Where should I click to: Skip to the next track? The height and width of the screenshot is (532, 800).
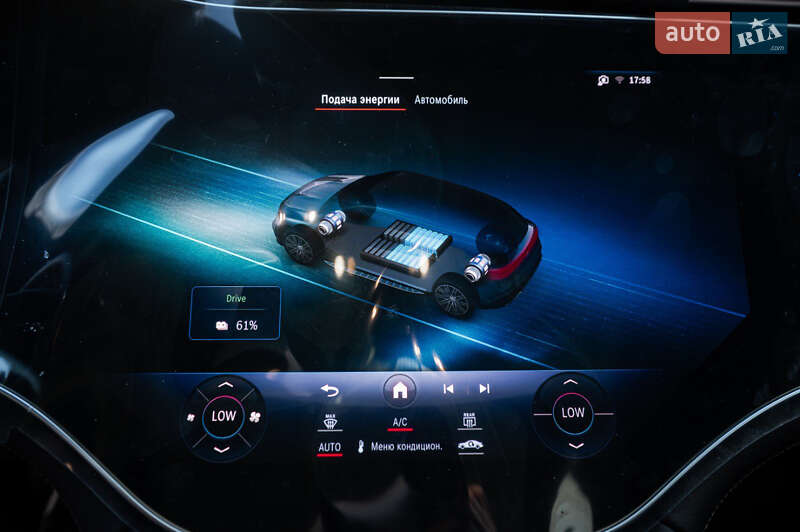click(484, 389)
